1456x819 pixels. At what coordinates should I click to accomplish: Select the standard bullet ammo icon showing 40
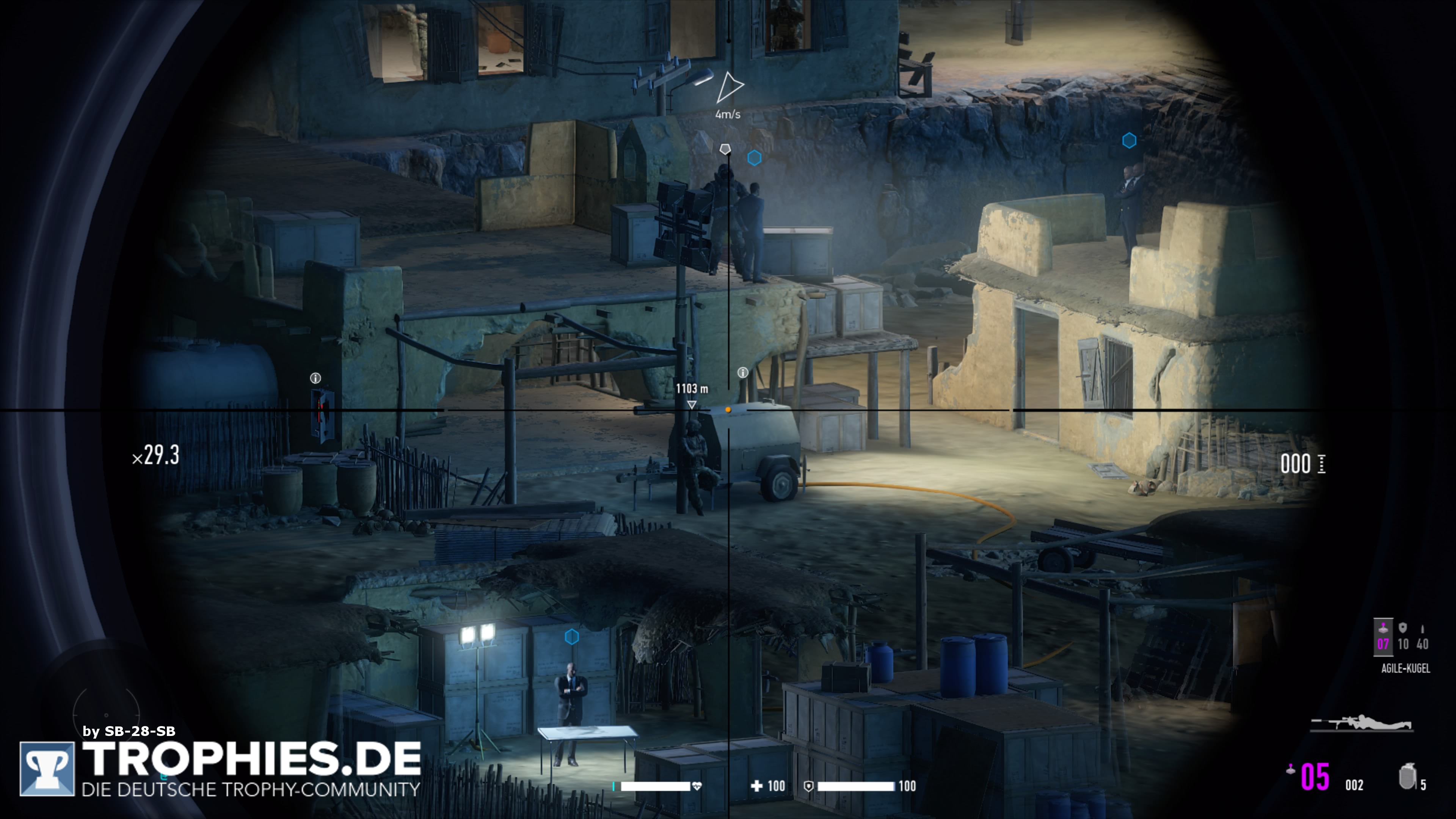1423,629
